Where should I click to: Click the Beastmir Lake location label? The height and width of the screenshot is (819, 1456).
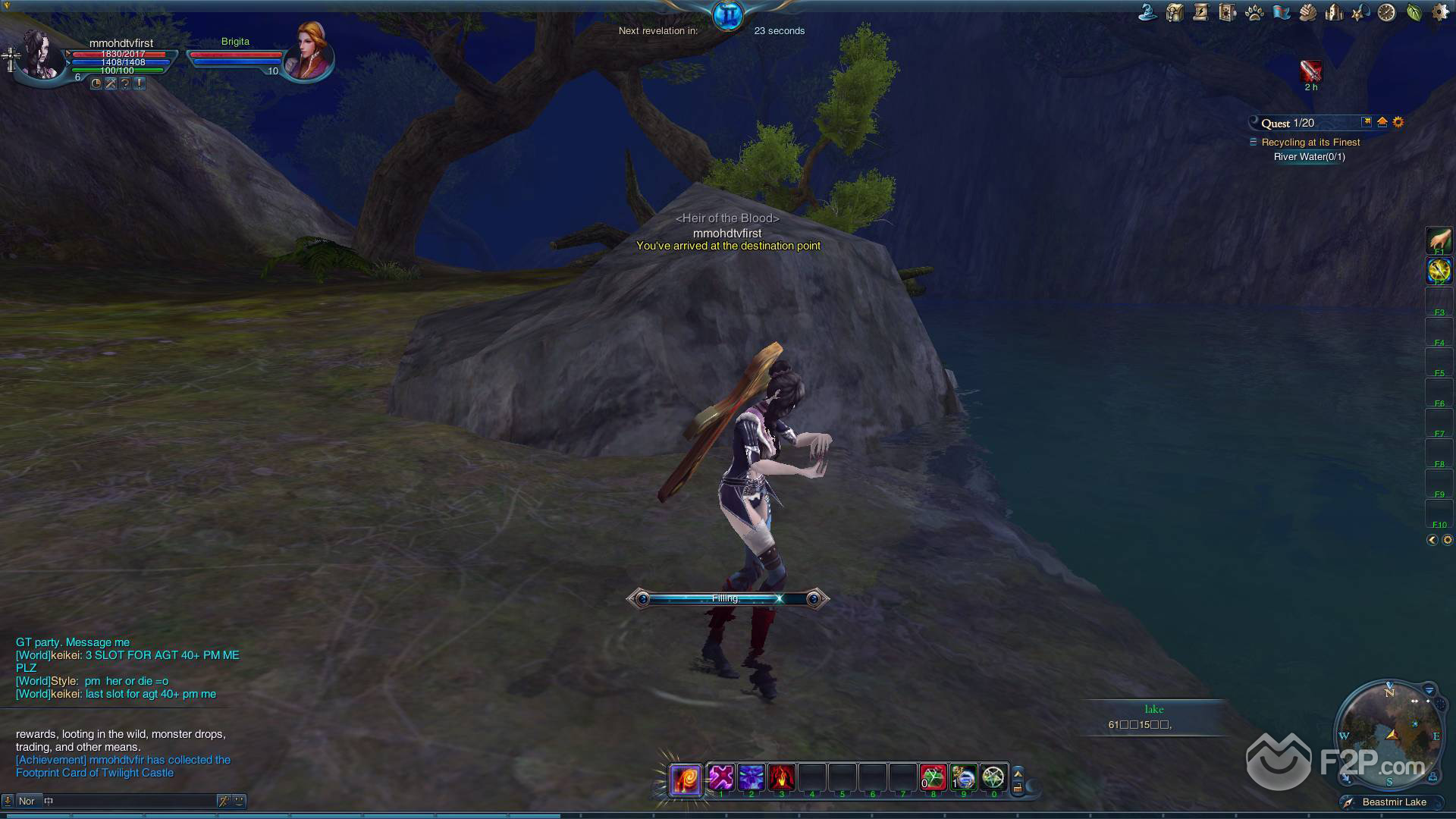(1394, 802)
